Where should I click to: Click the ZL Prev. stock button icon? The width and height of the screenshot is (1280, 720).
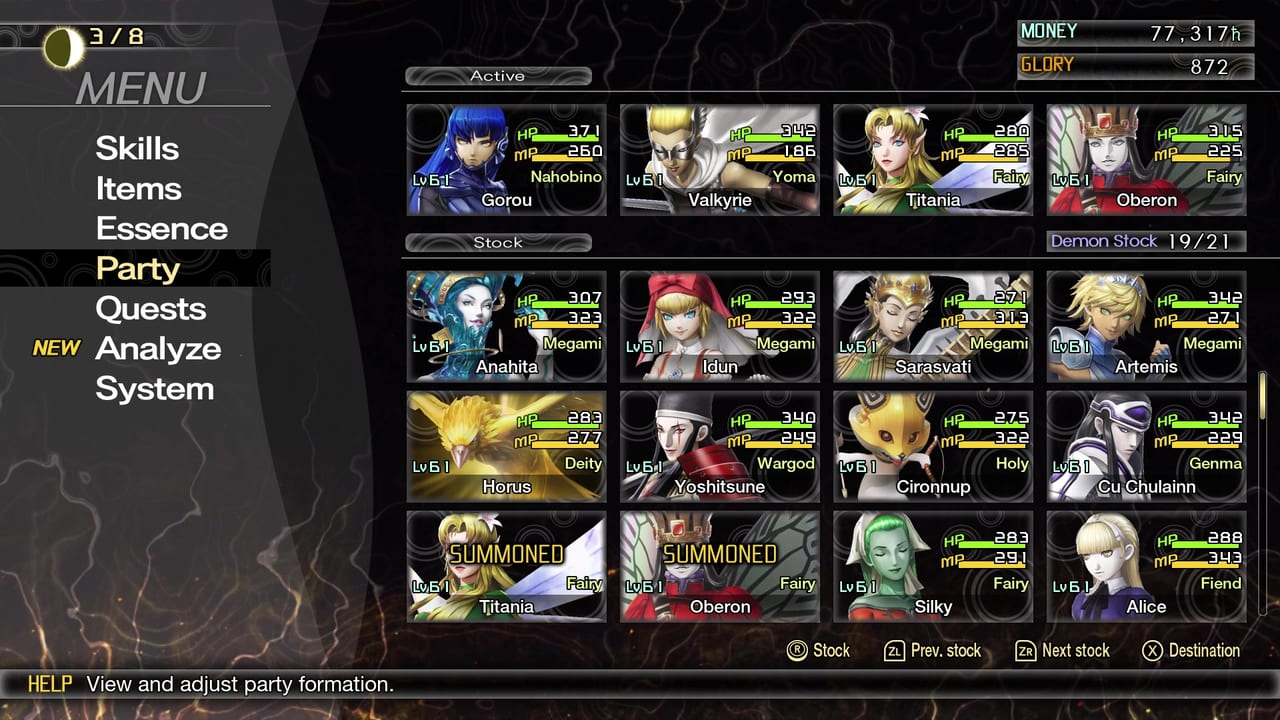pos(897,651)
